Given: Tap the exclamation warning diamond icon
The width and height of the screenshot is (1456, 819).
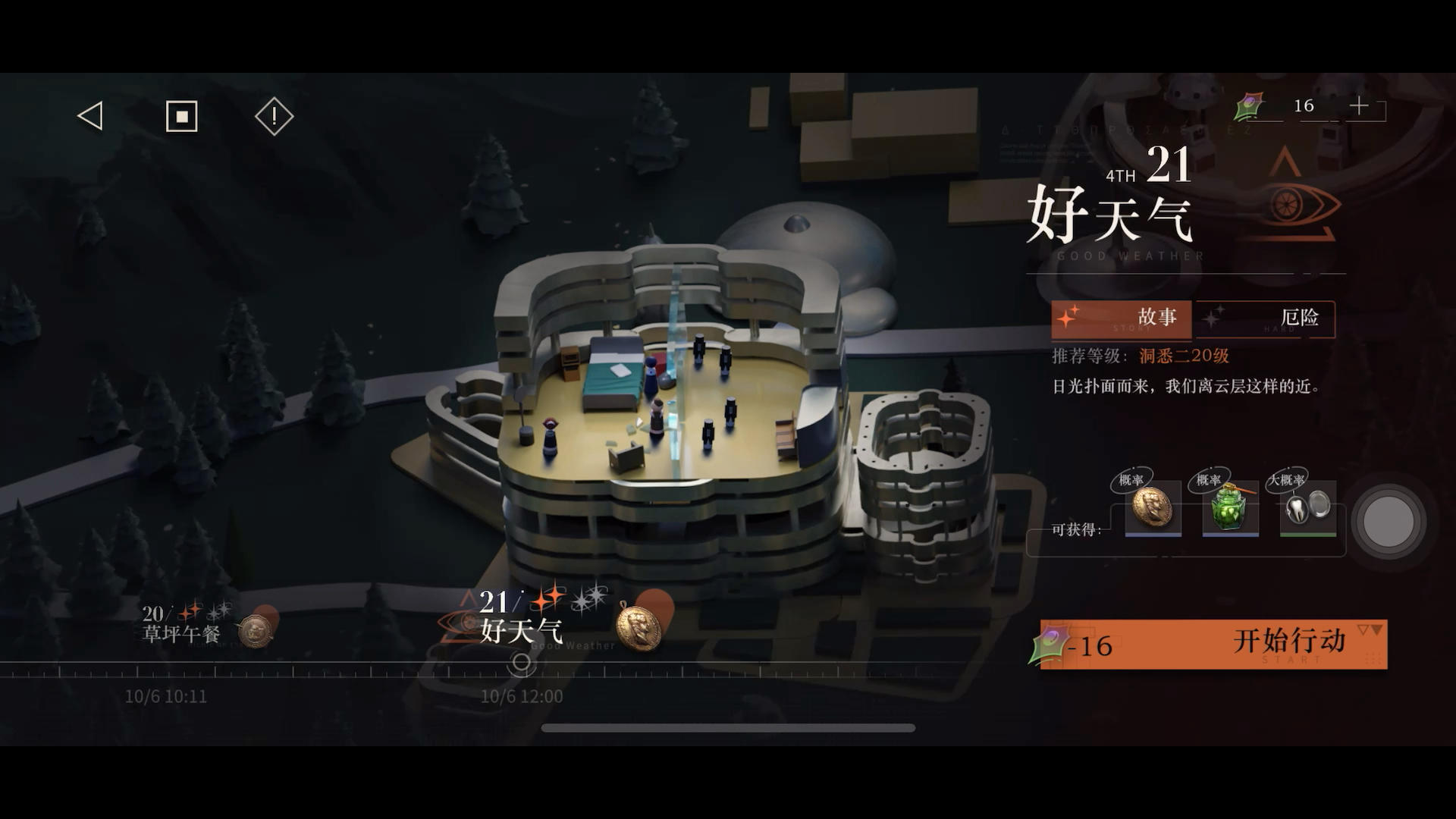Looking at the screenshot, I should (273, 115).
